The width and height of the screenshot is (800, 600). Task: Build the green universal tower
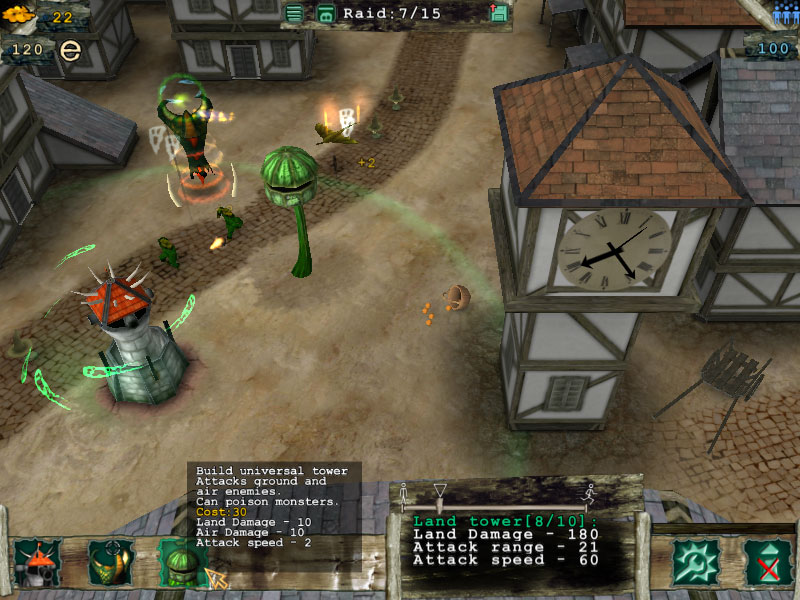coord(181,562)
